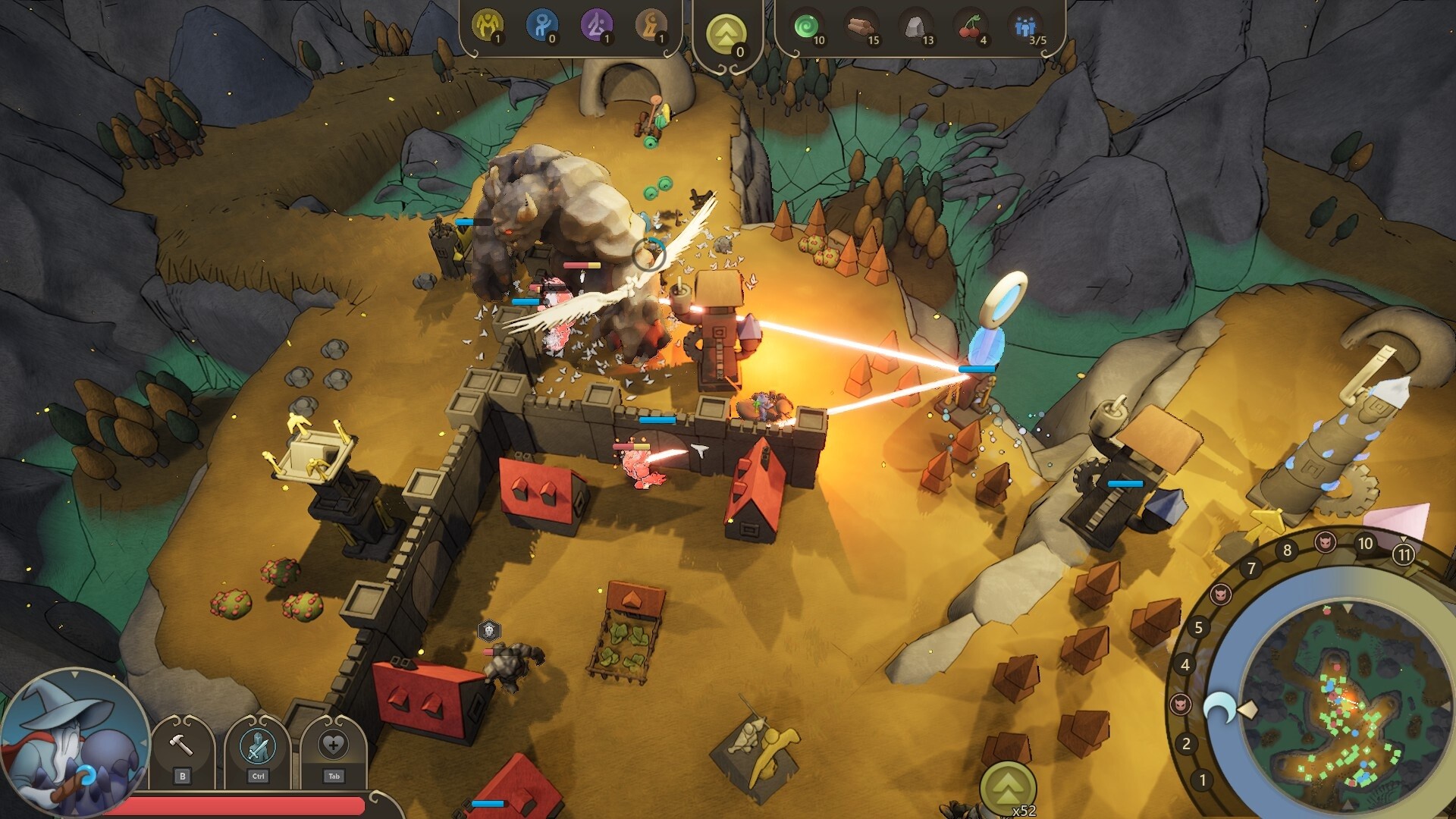Click the cherries food resource icon
Viewport: 1456px width, 819px height.
[x=970, y=27]
